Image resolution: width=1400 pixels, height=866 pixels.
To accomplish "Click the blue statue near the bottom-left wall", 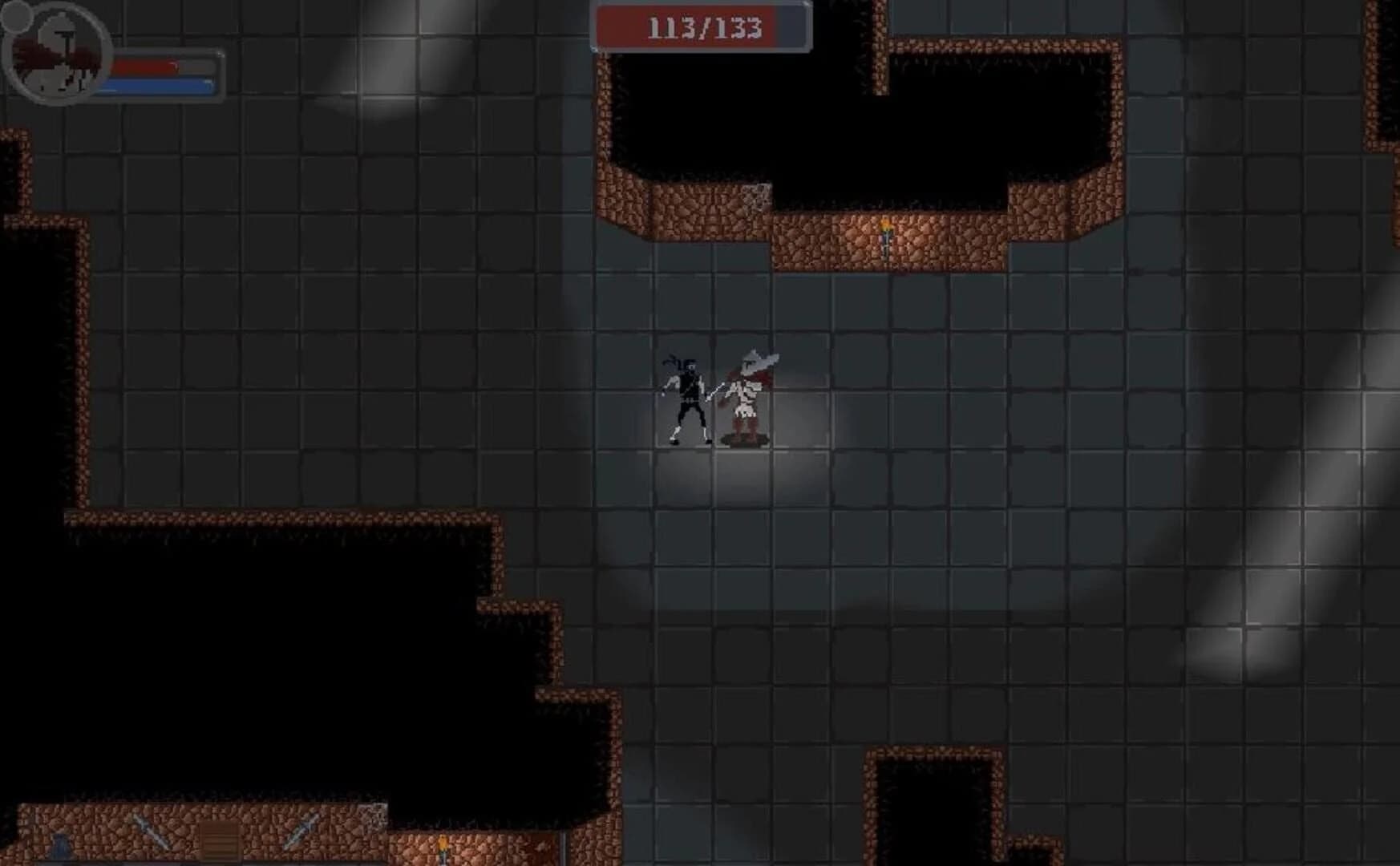I will pos(59,846).
